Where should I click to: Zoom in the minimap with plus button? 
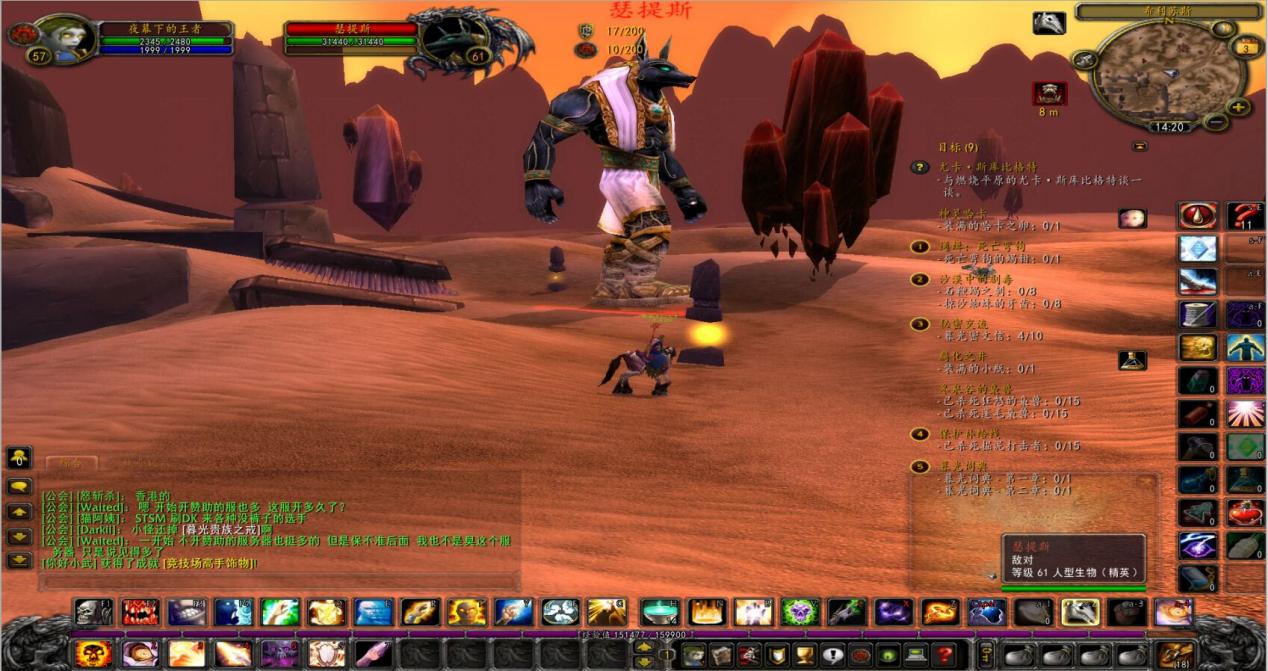1238,107
